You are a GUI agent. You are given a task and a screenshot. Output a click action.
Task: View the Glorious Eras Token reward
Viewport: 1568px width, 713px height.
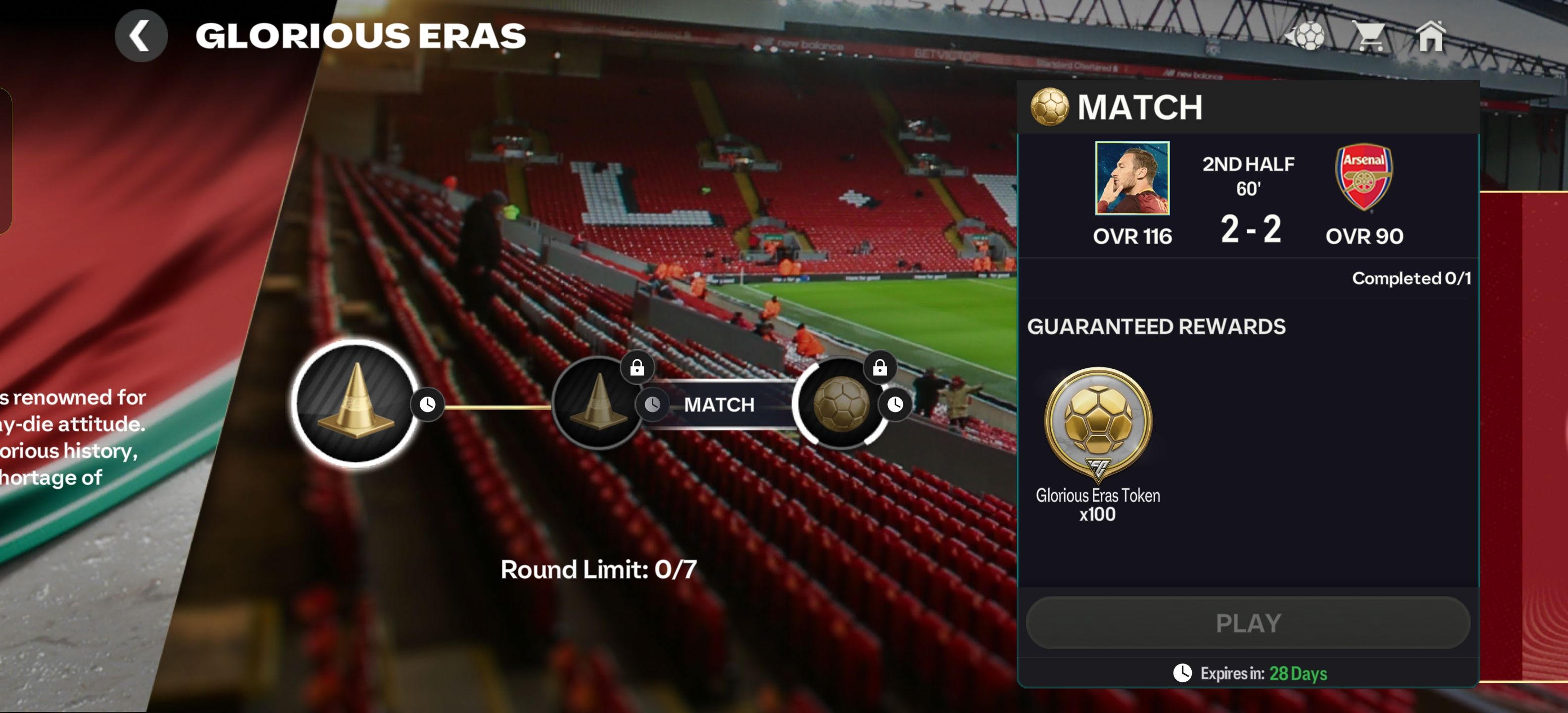click(x=1097, y=426)
